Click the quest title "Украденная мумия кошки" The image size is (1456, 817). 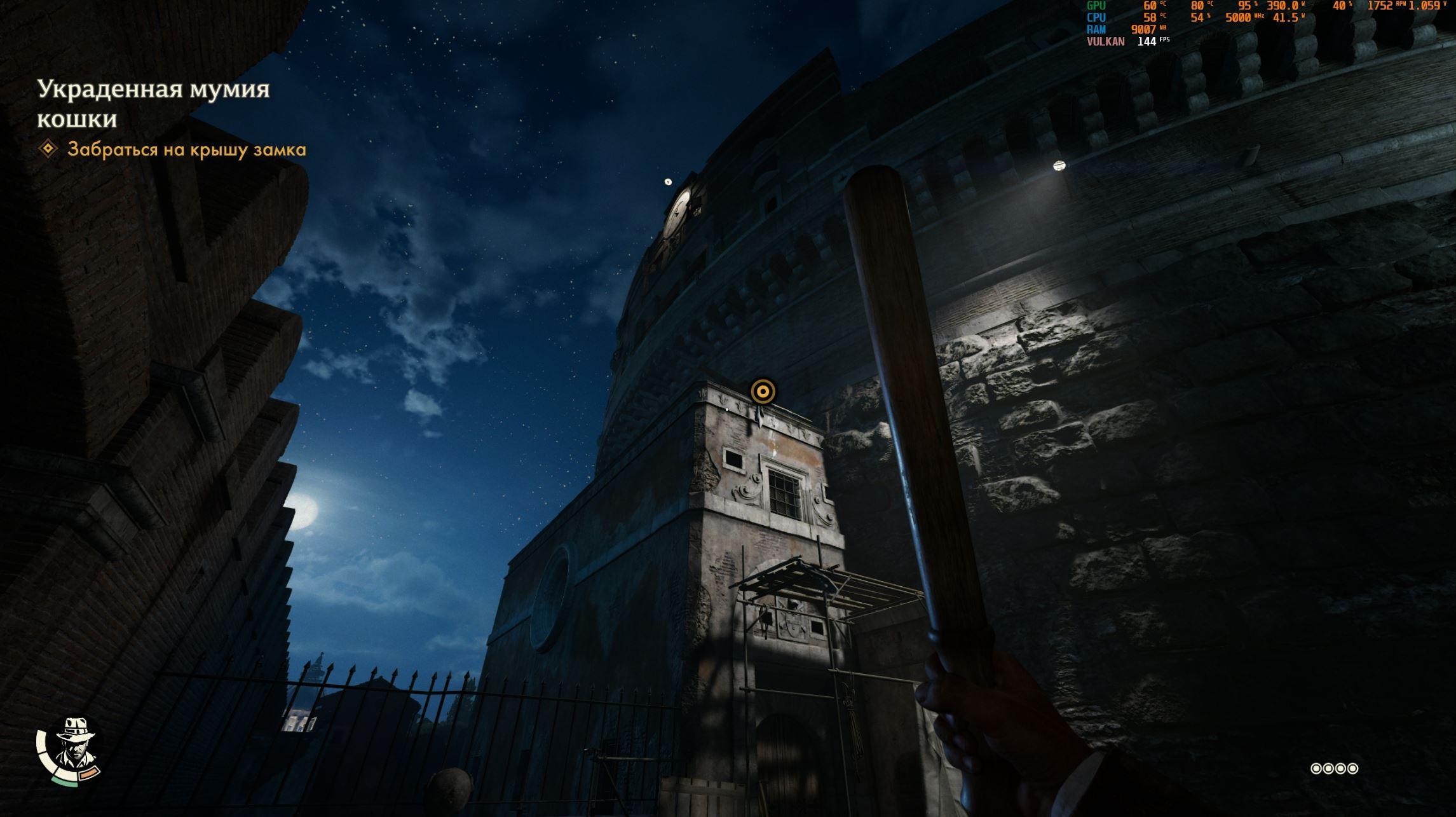[x=153, y=104]
